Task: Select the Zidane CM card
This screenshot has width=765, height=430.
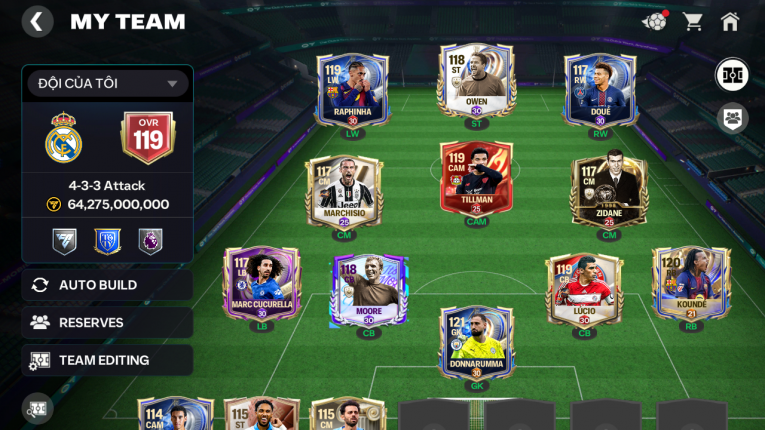Action: (x=609, y=190)
